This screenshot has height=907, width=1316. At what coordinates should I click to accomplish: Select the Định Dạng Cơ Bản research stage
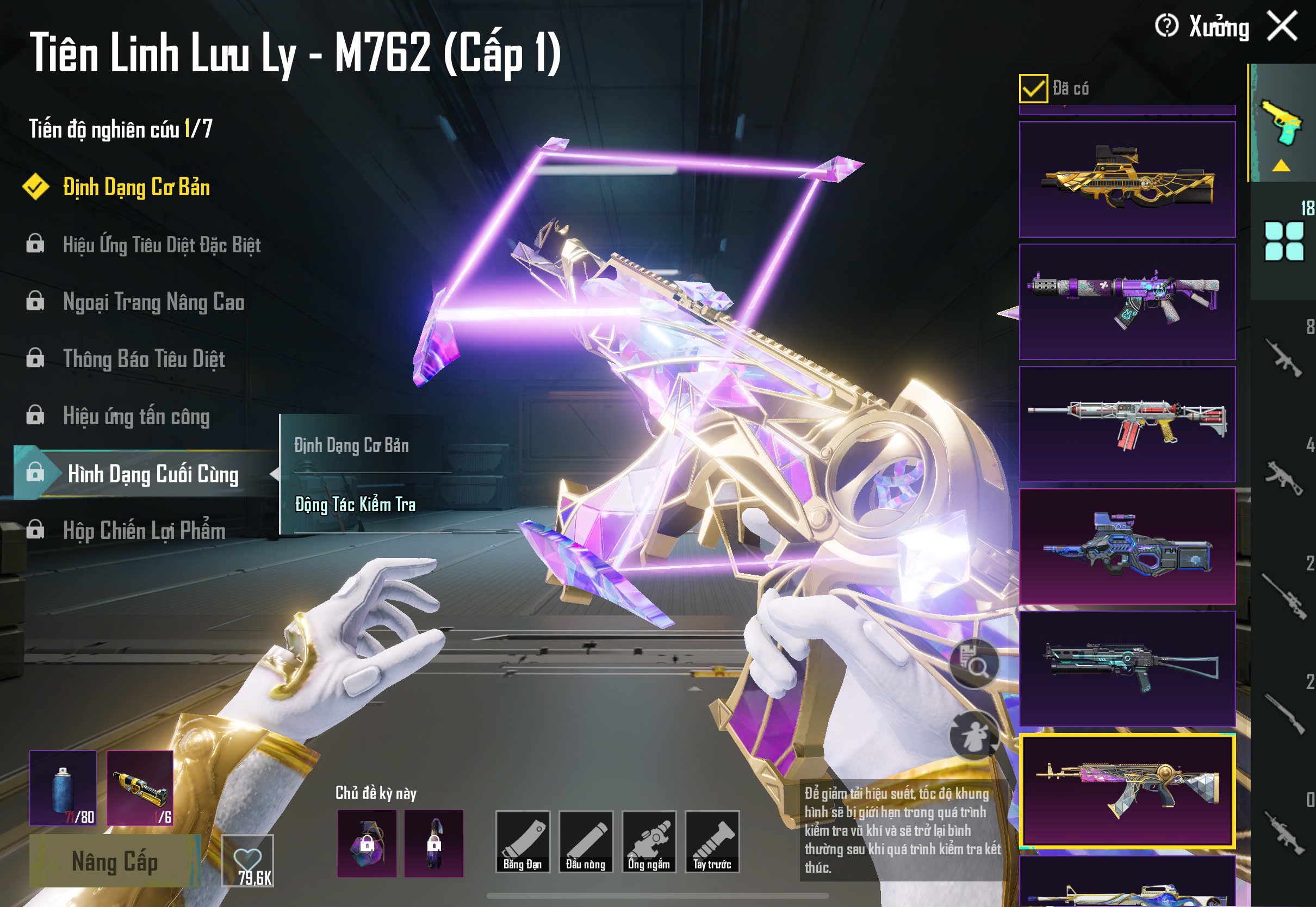tap(136, 187)
